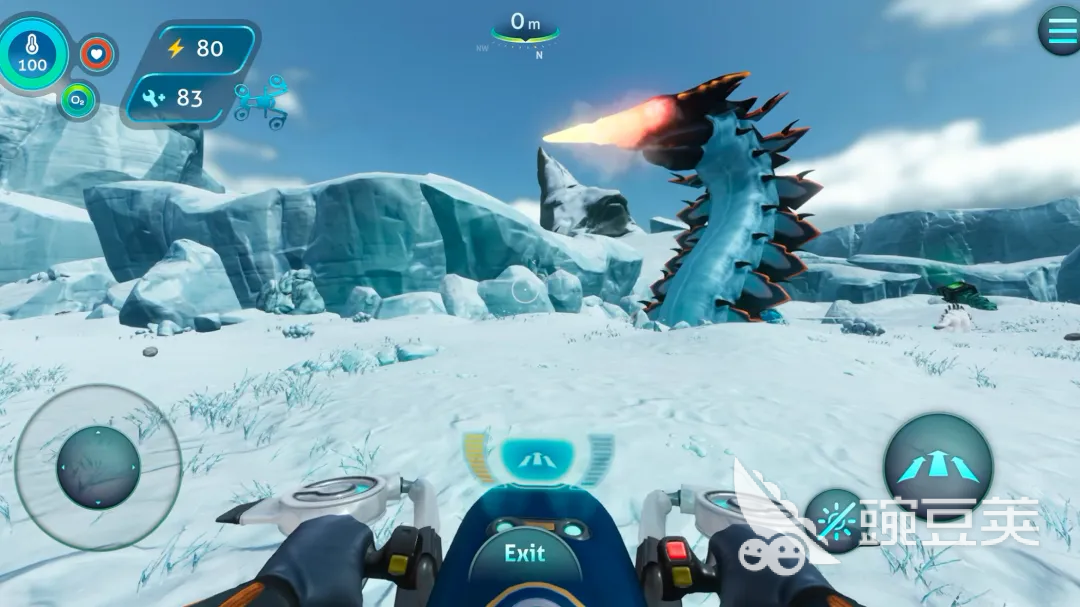Viewport: 1080px width, 607px height.
Task: Exit the snow vehicle
Action: (525, 554)
